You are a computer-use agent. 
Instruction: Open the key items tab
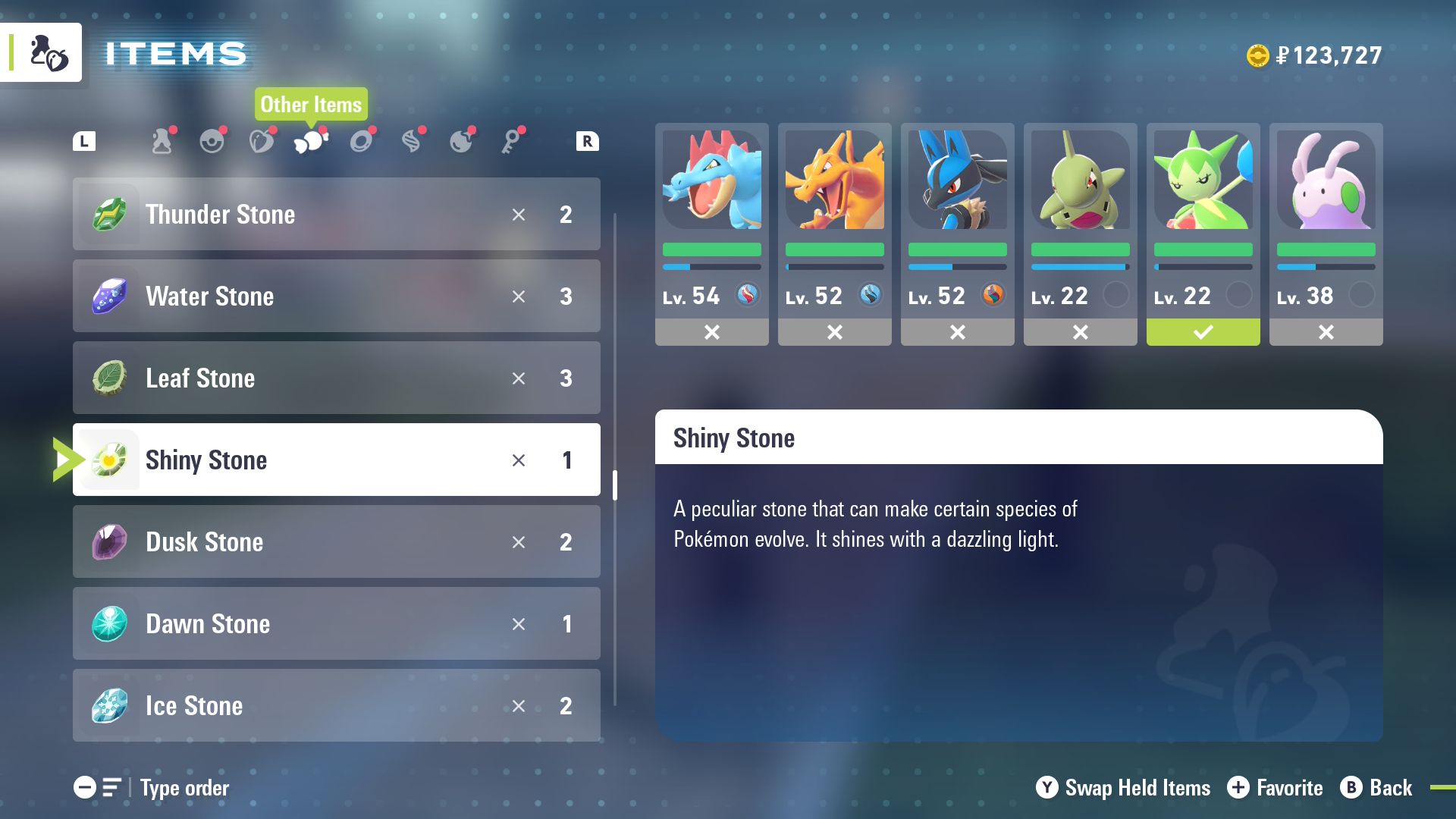[x=512, y=141]
